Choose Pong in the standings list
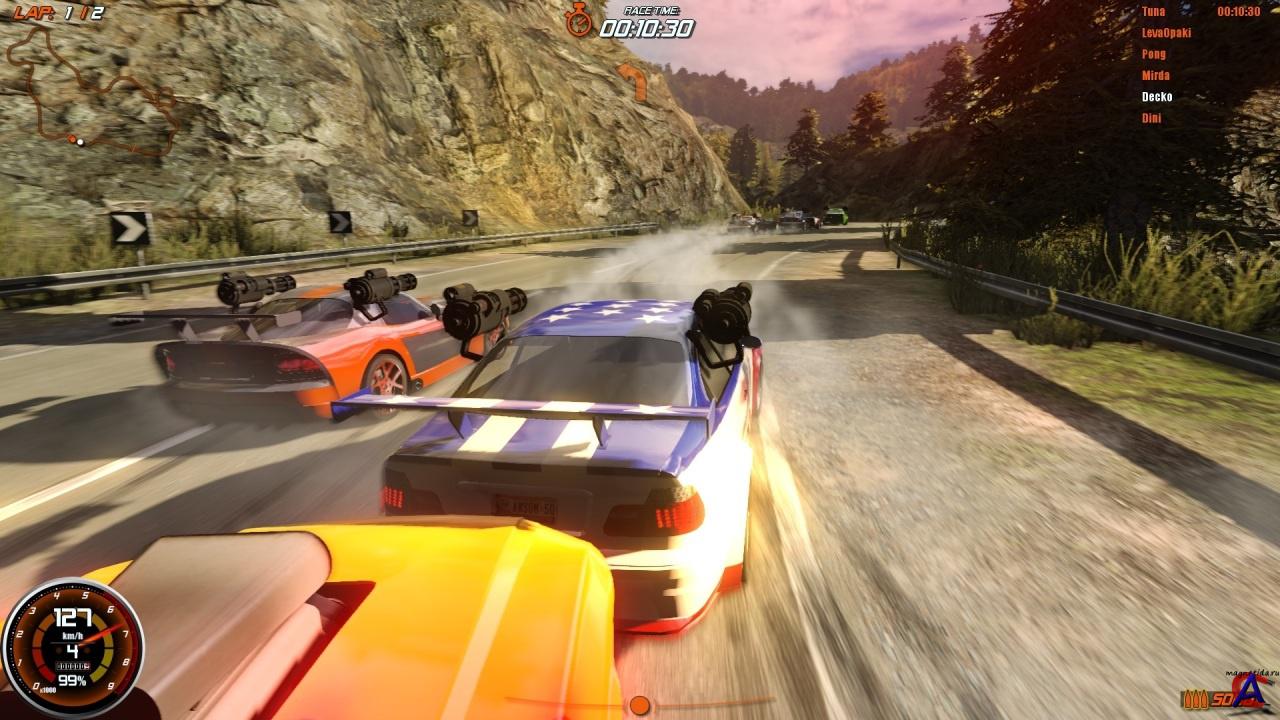1280x720 pixels. (x=1154, y=54)
